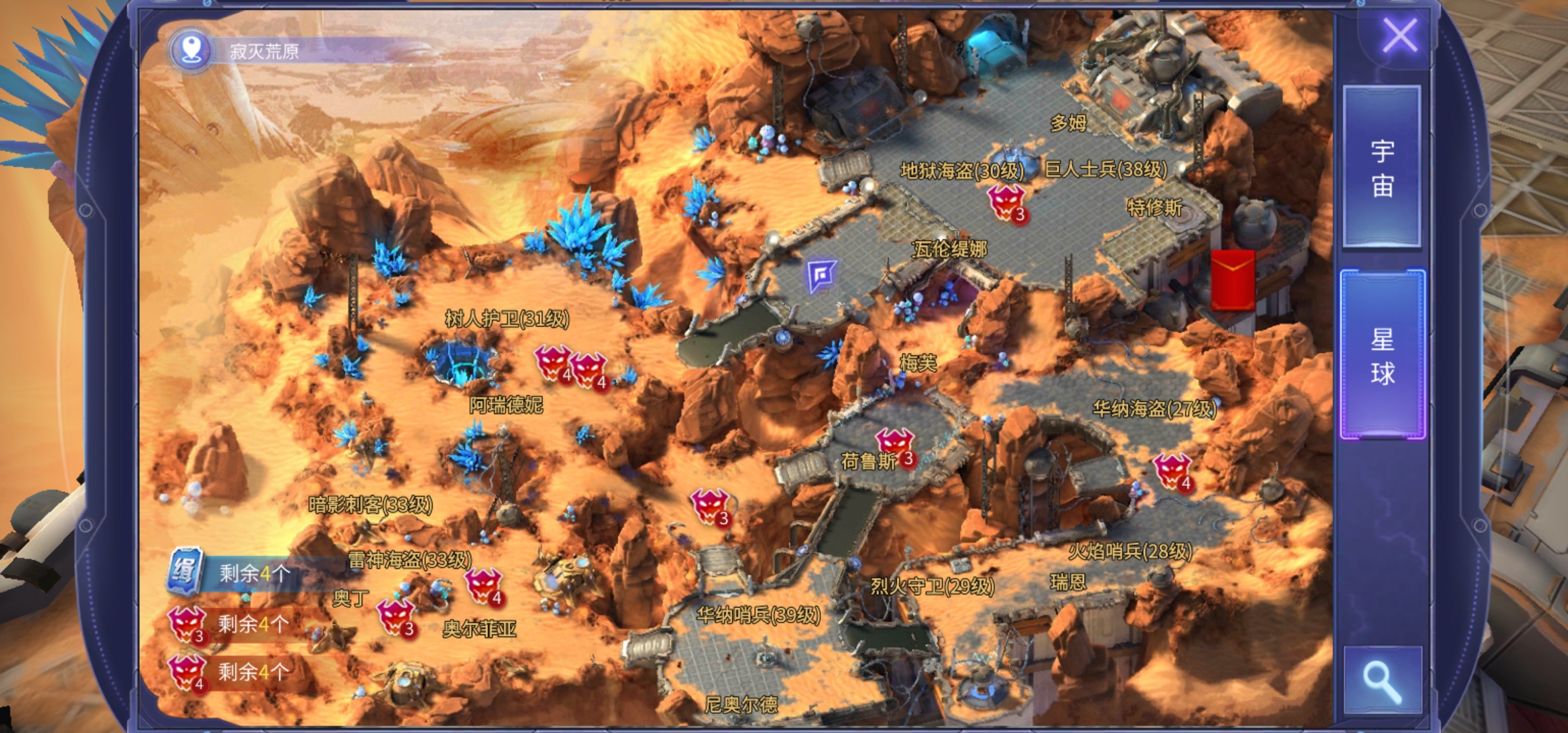Select 树人护卫(31级) monster label
Image resolution: width=1568 pixels, height=733 pixels.
click(x=506, y=318)
